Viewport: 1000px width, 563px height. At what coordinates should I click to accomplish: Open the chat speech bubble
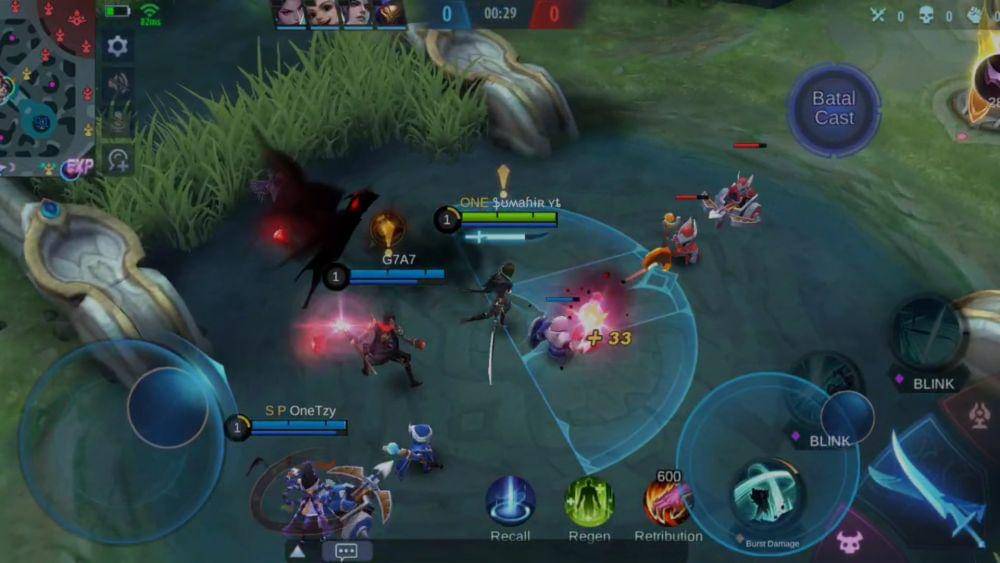[347, 551]
